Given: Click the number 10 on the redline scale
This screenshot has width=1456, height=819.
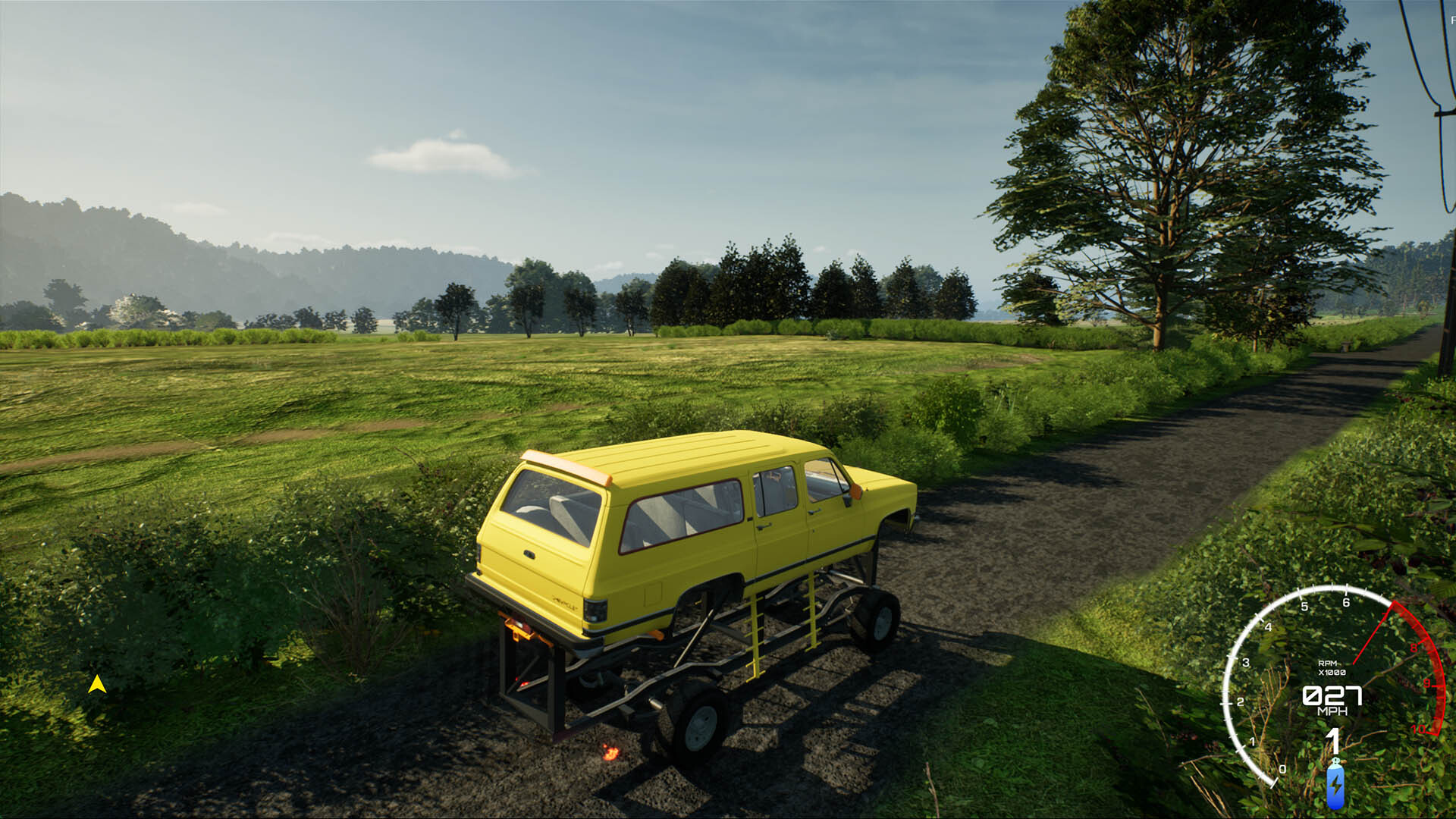Looking at the screenshot, I should pyautogui.click(x=1419, y=729).
